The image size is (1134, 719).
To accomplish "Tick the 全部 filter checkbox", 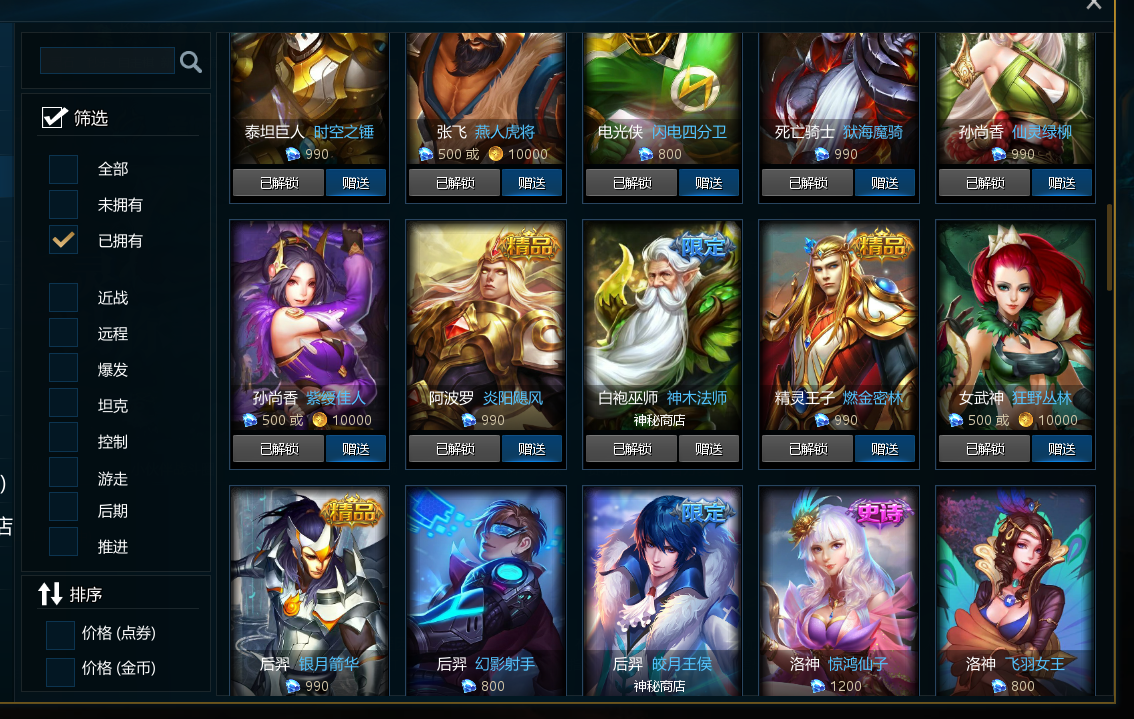I will [64, 169].
